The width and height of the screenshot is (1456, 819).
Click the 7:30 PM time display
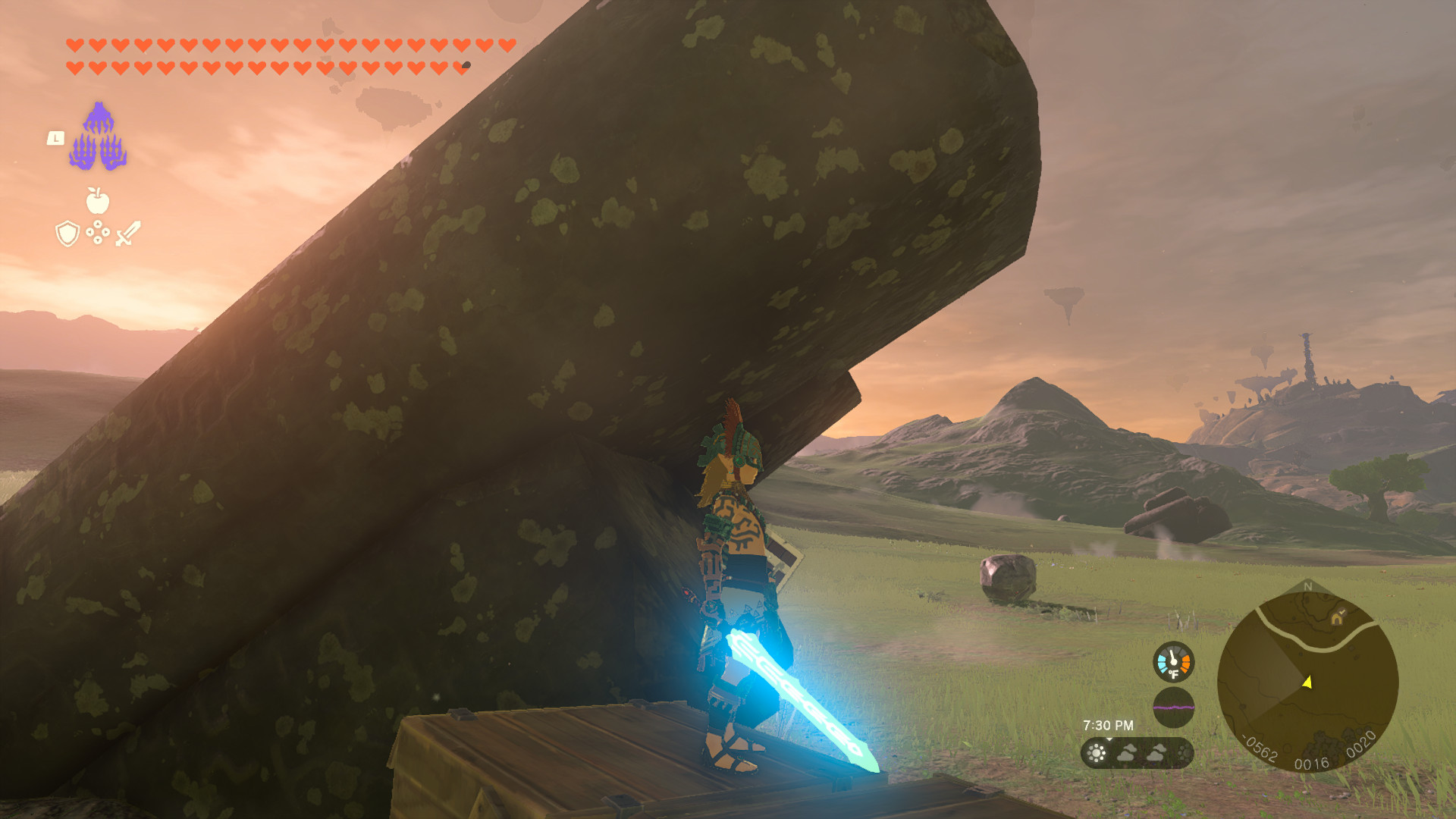click(x=1109, y=723)
